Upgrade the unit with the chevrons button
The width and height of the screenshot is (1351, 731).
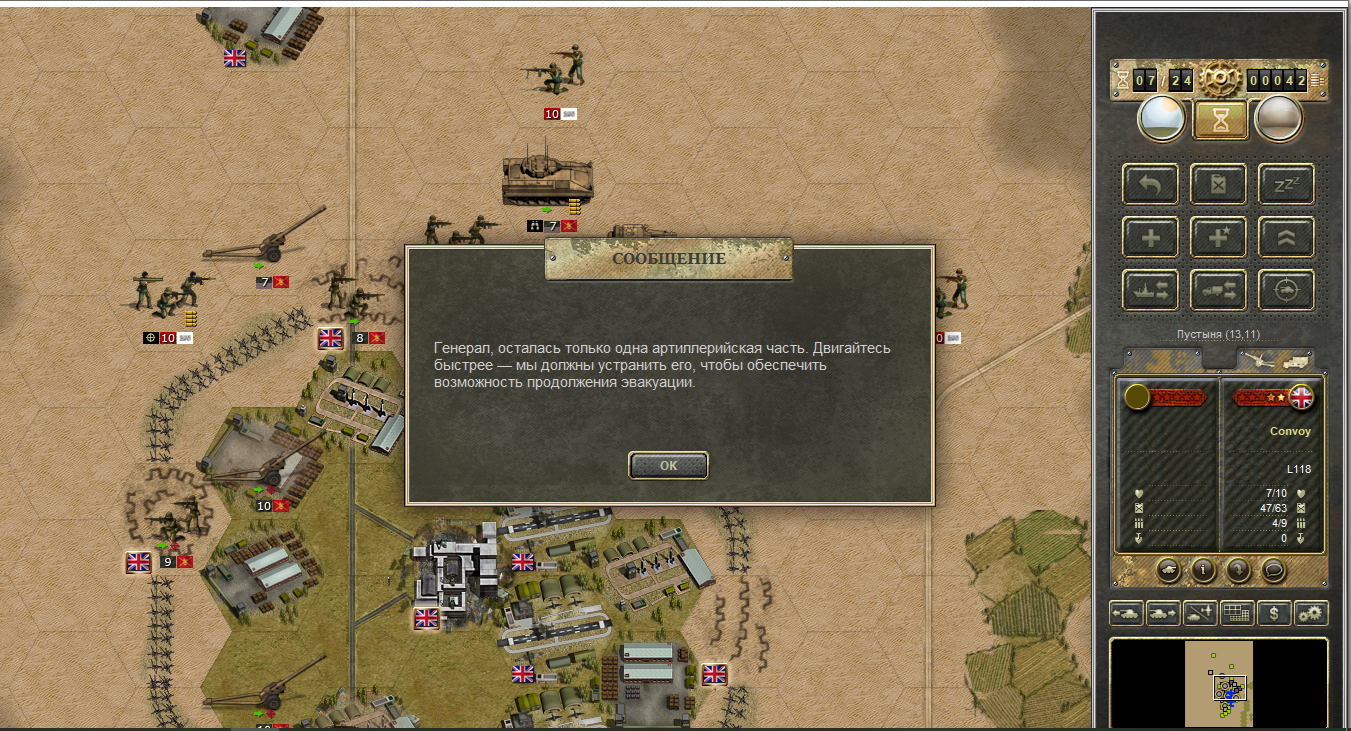(1285, 237)
